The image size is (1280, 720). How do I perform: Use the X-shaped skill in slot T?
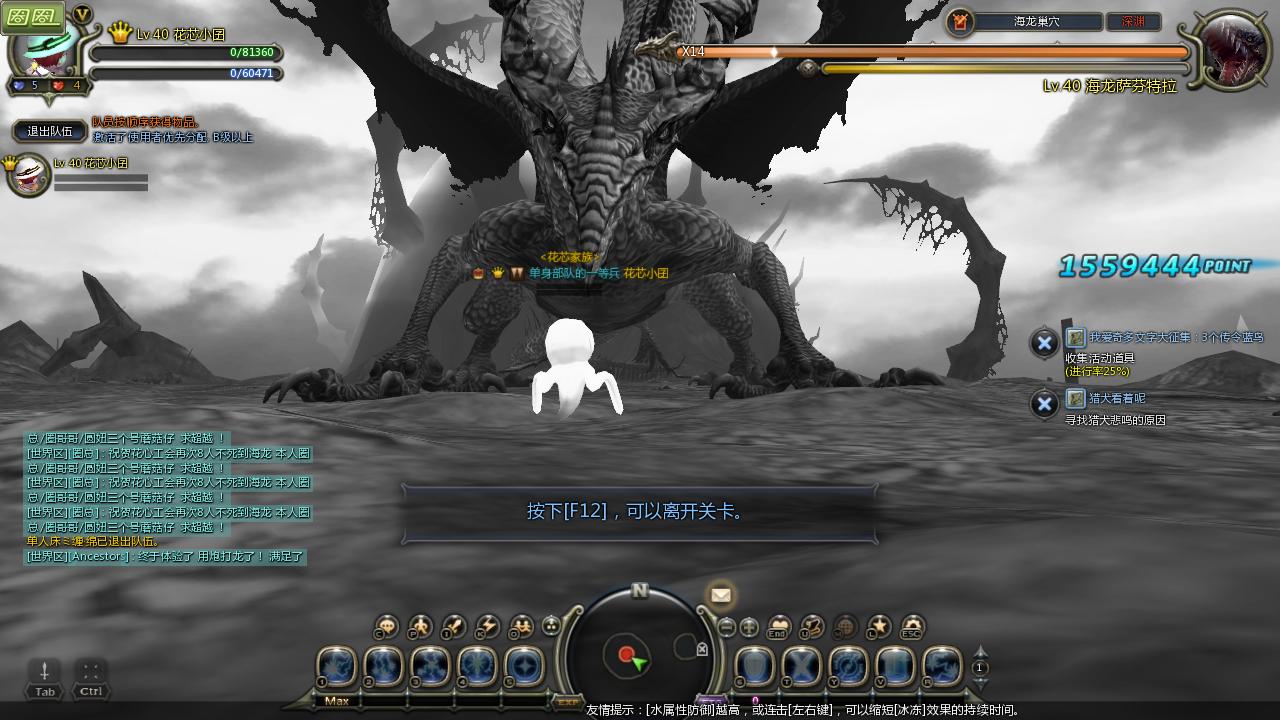801,666
